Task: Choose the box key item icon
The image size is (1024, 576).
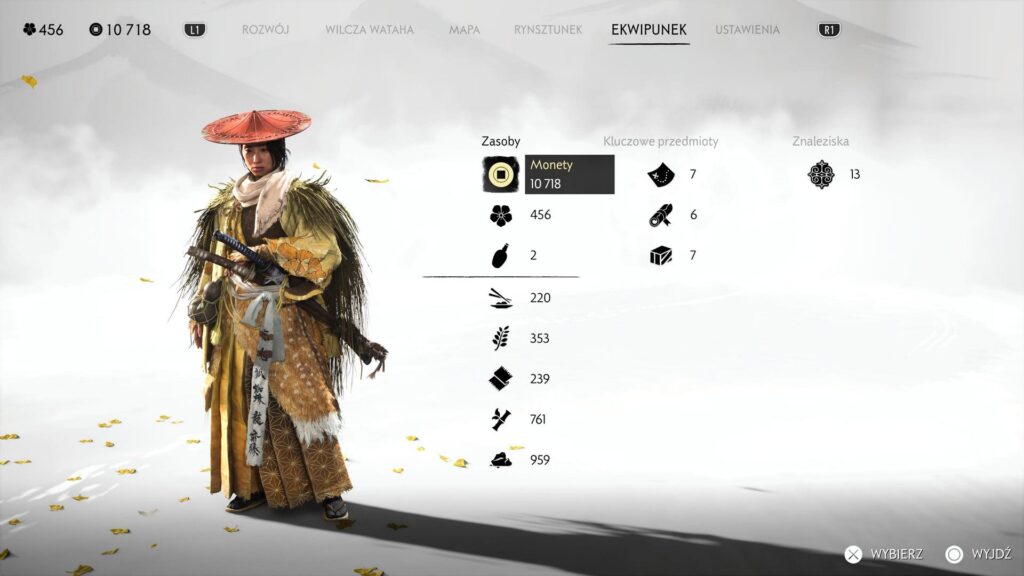Action: coord(660,256)
